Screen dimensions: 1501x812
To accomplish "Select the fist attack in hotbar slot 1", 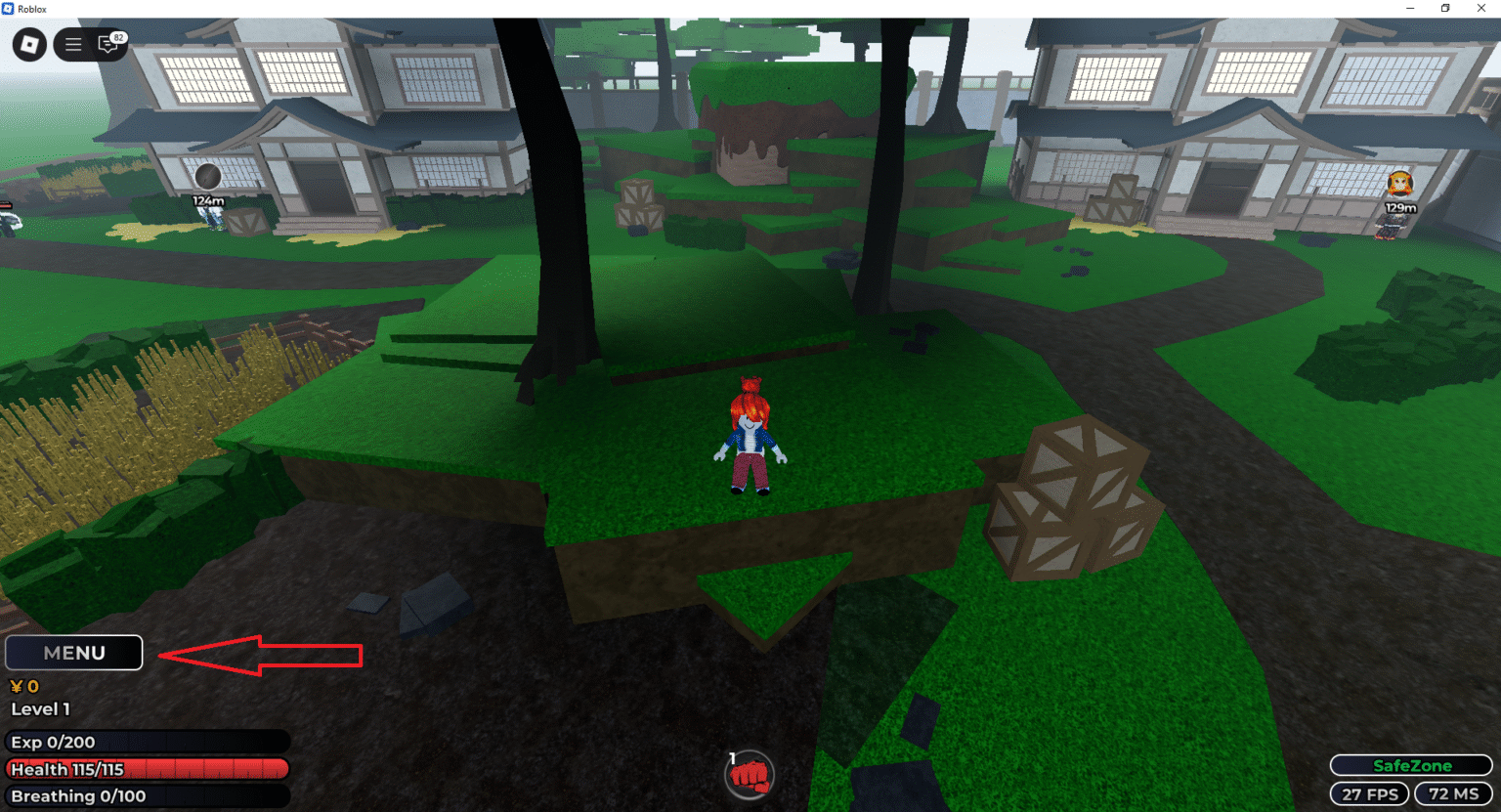I will click(x=749, y=774).
